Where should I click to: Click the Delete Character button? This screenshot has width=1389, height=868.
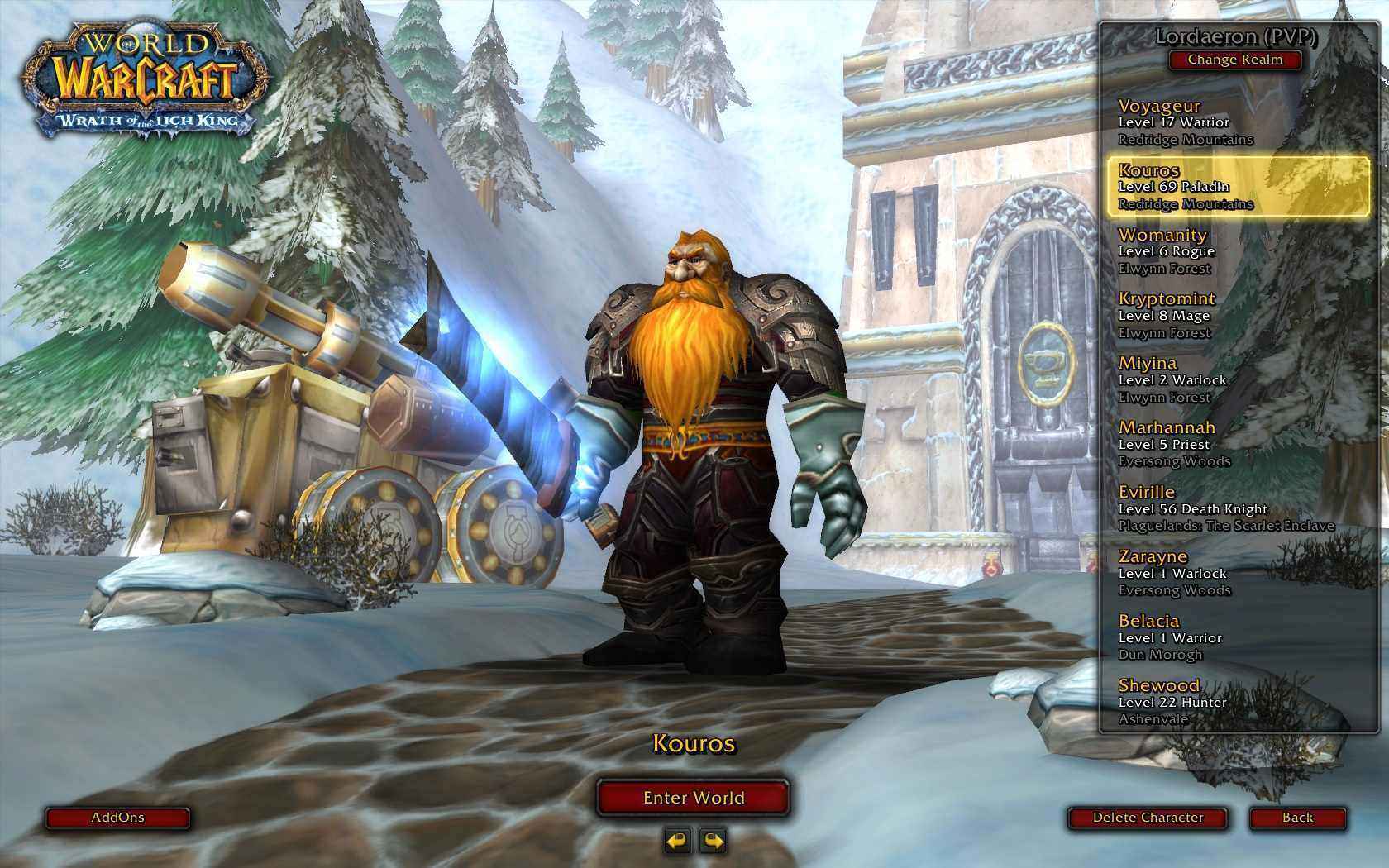(x=1148, y=818)
